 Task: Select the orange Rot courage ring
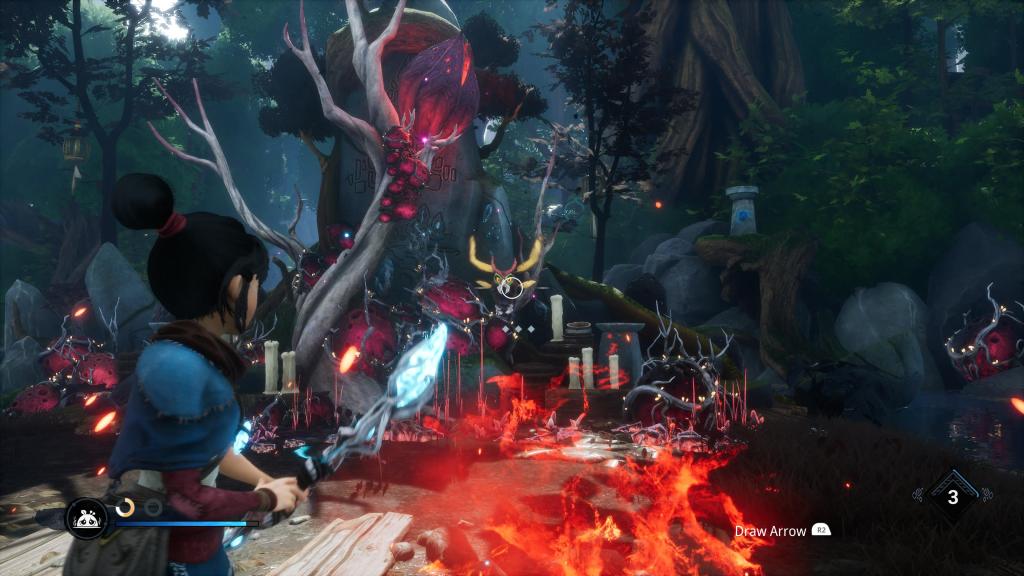tap(125, 508)
